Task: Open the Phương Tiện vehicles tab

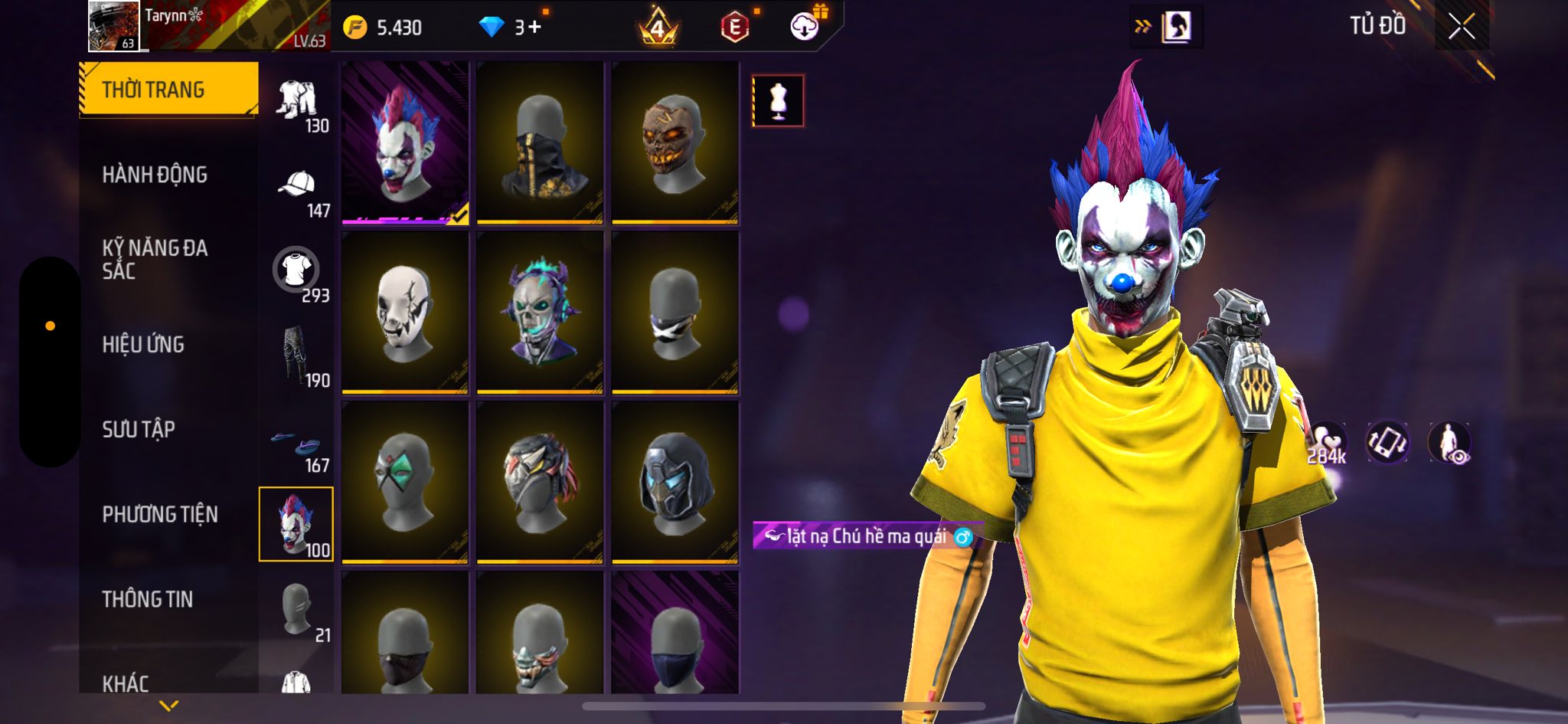Action: pos(160,514)
